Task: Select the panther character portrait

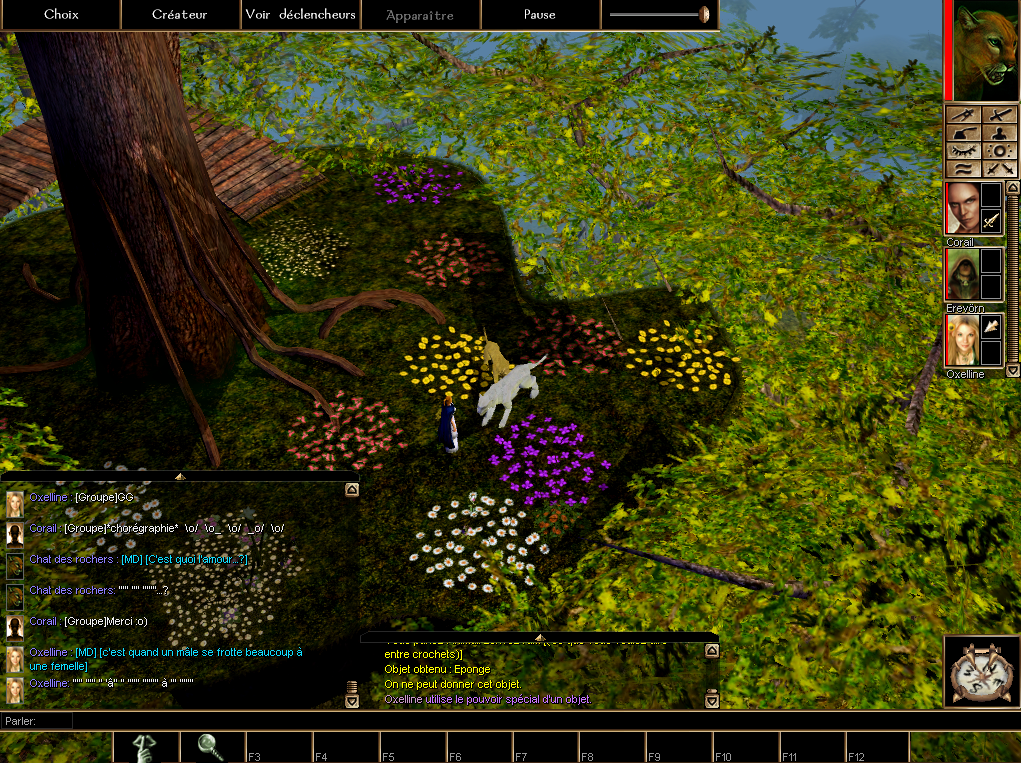Action: pyautogui.click(x=985, y=50)
